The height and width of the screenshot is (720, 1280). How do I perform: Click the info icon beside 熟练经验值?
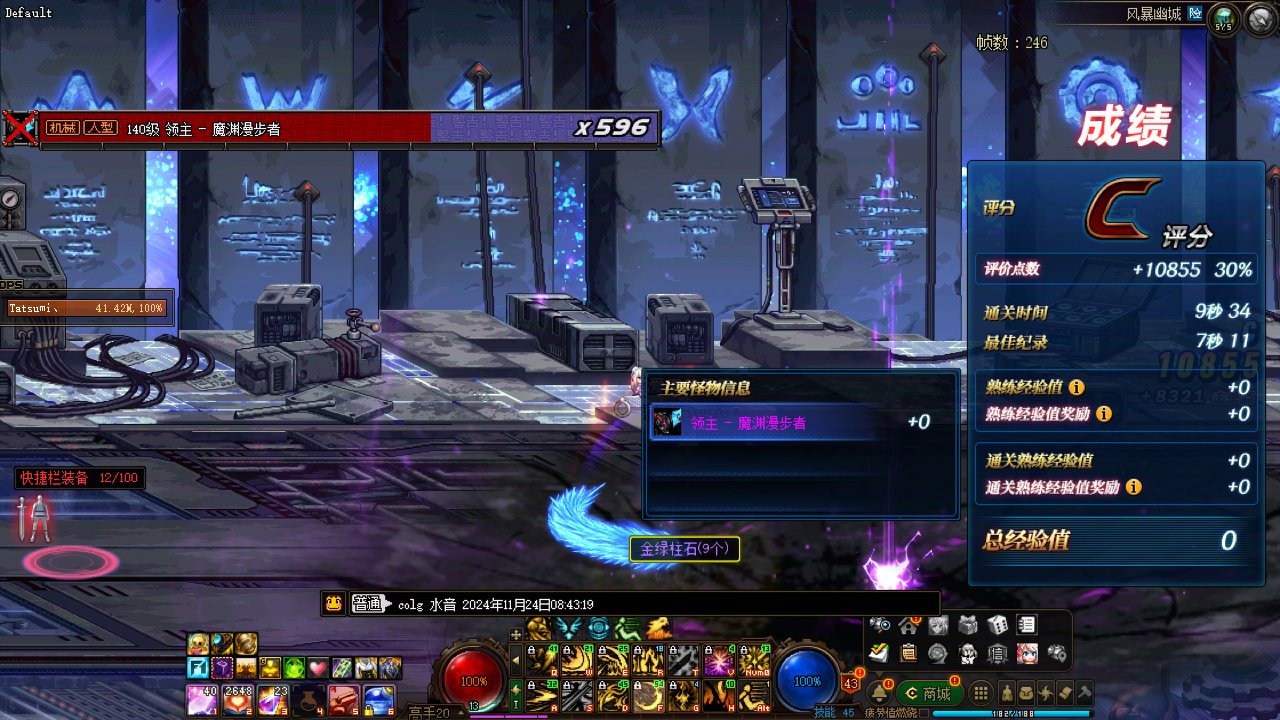[1076, 387]
